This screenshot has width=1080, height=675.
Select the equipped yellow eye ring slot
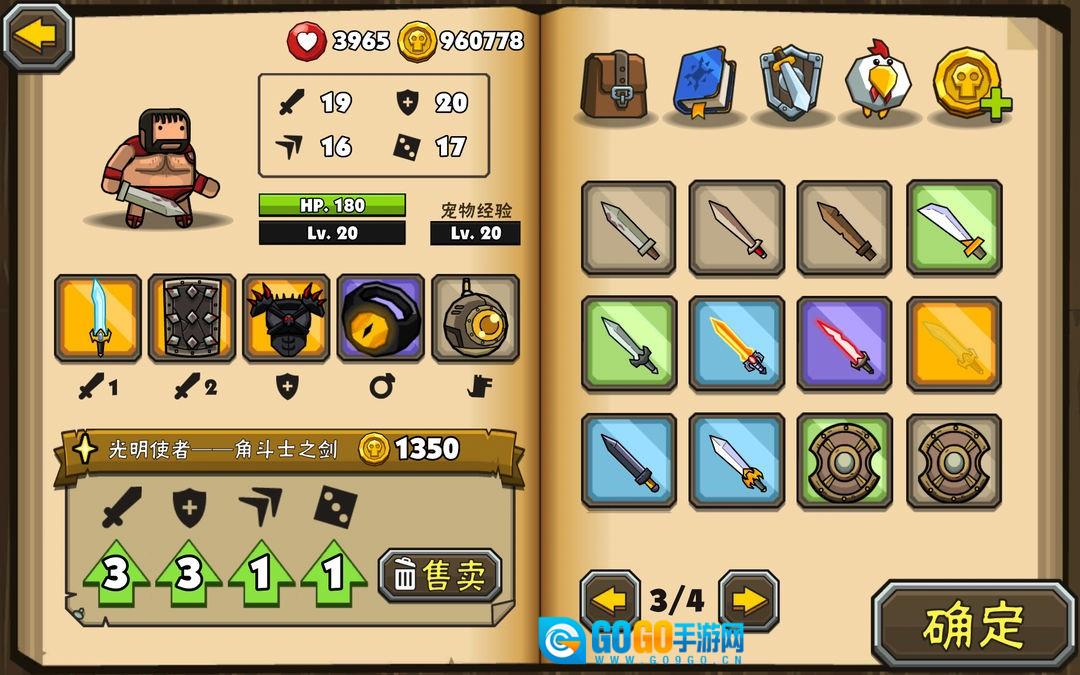point(380,318)
